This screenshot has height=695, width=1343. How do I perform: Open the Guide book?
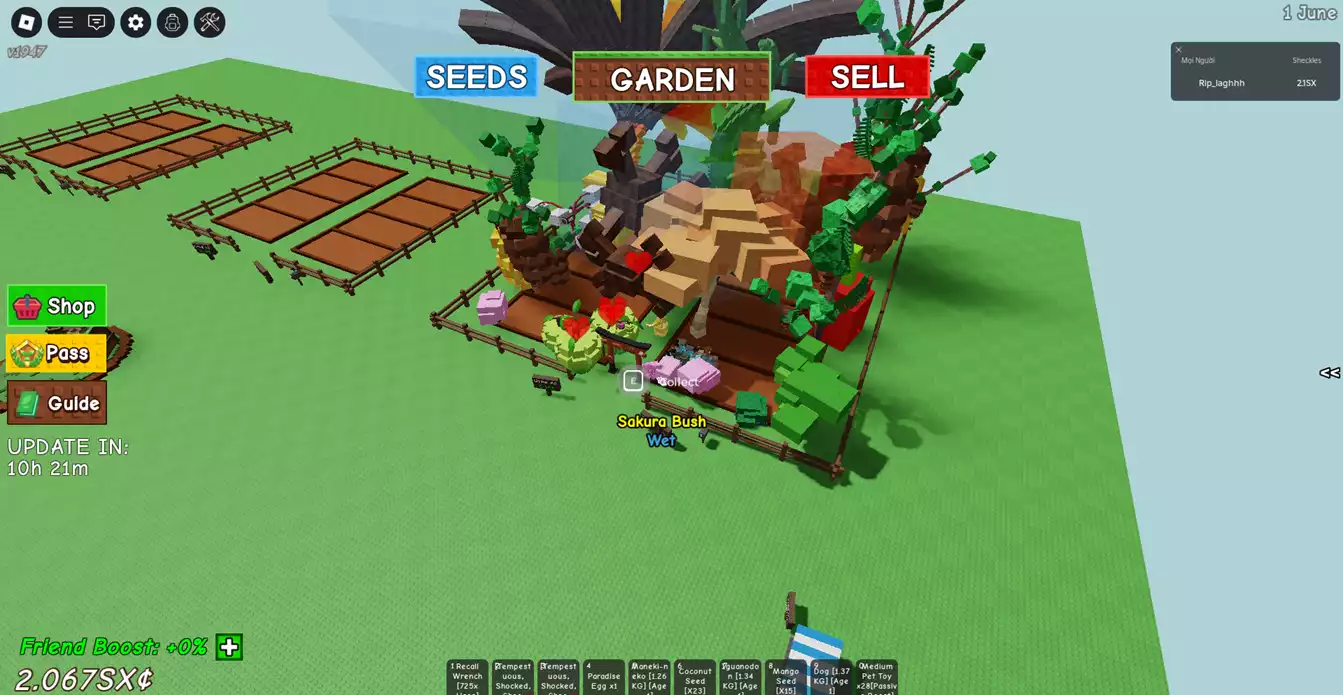point(57,403)
